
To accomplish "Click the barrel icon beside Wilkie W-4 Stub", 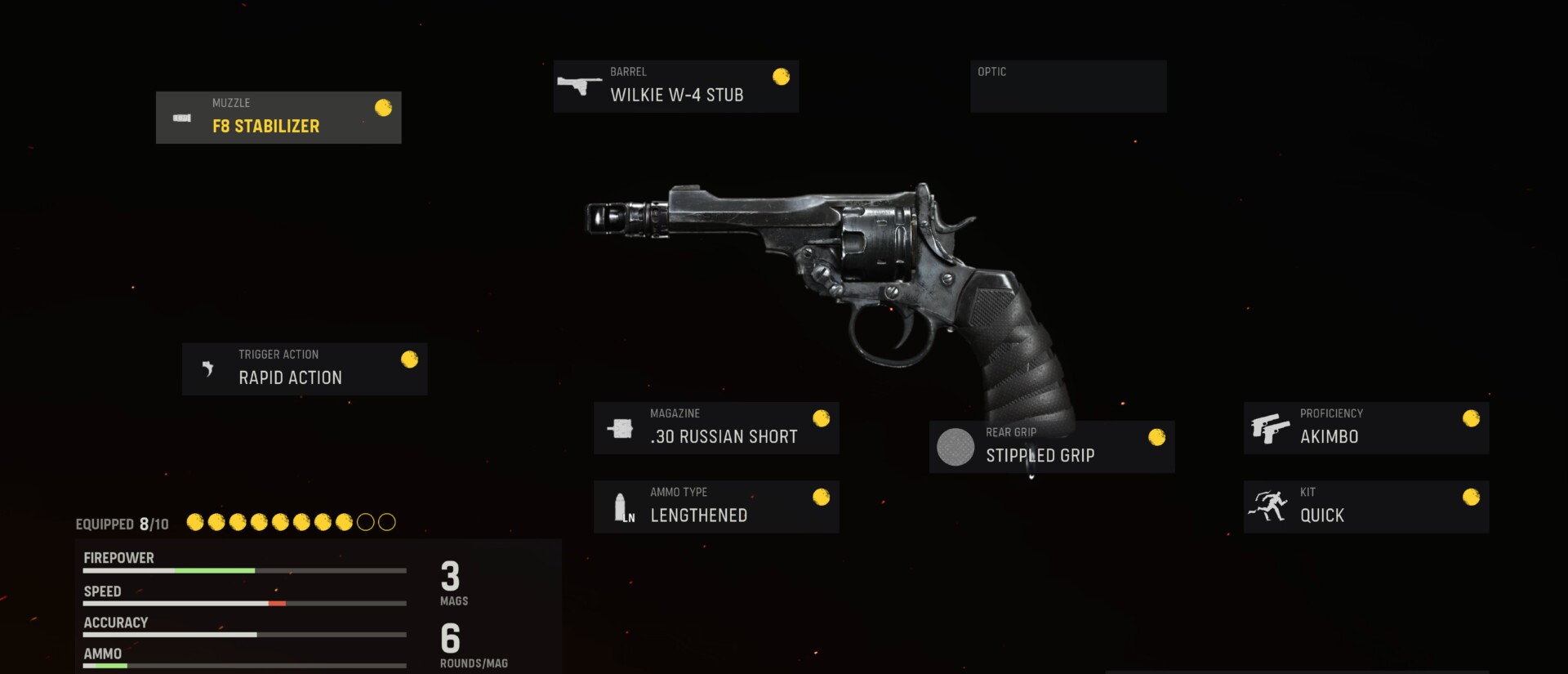I will pos(580,86).
